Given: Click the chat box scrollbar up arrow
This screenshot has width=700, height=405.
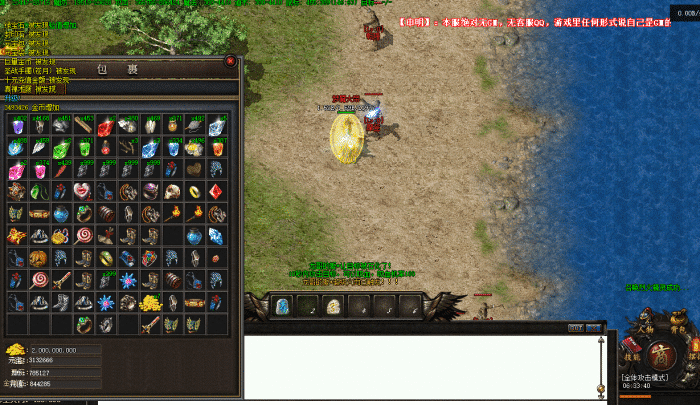Looking at the screenshot, I should click(x=601, y=342).
